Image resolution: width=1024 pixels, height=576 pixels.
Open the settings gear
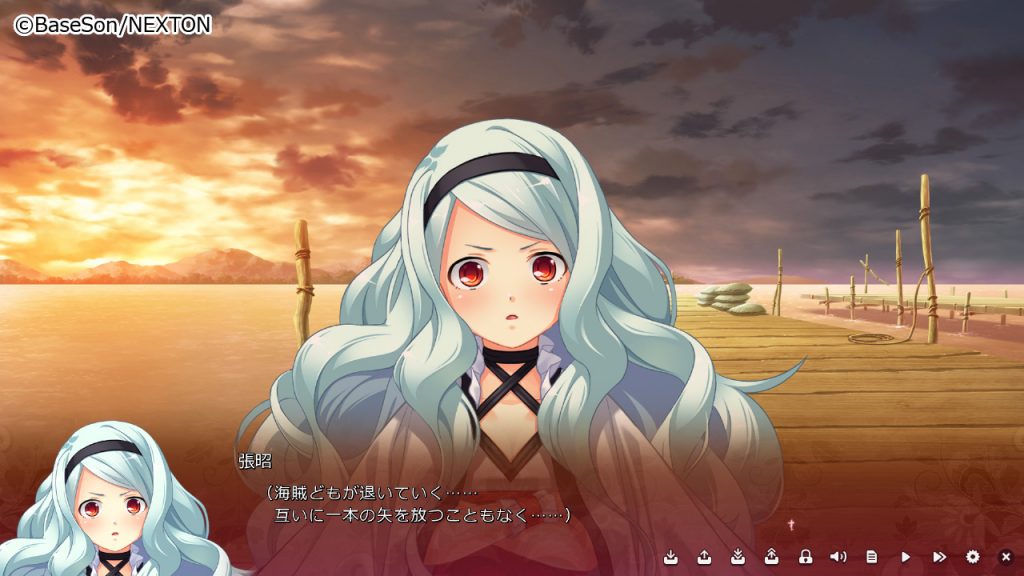(x=973, y=556)
